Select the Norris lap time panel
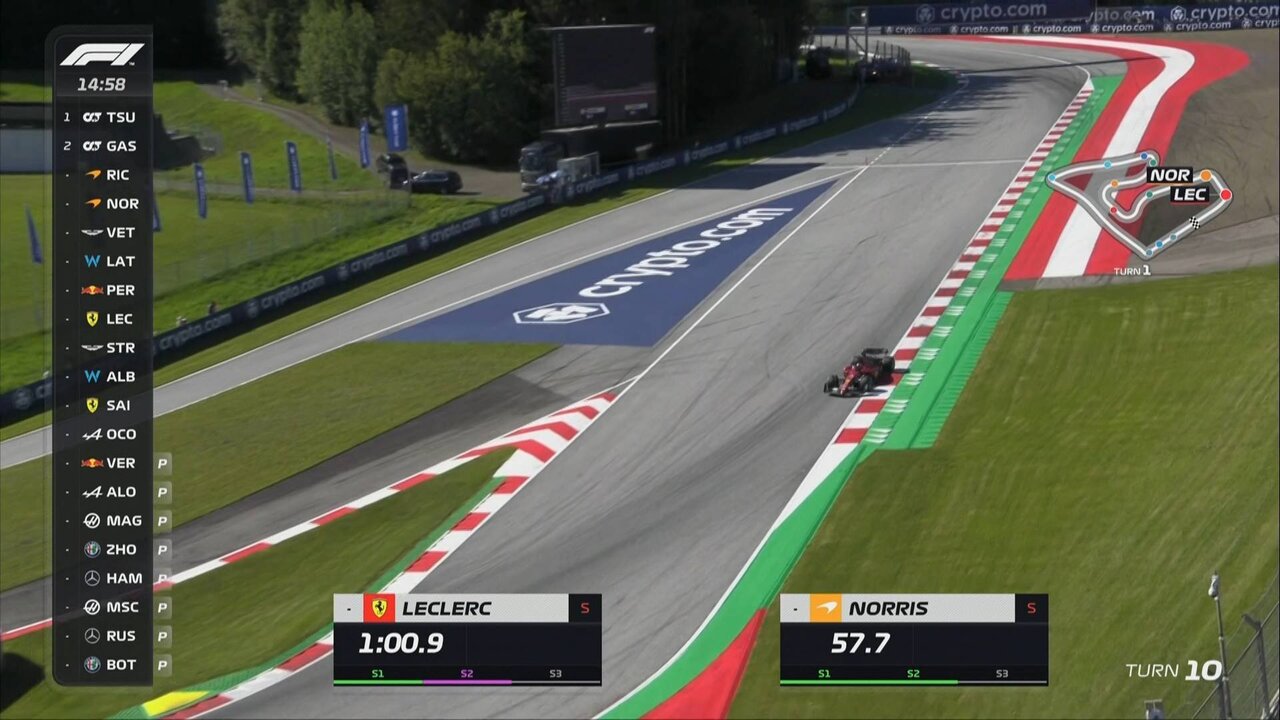This screenshot has width=1280, height=720. point(913,639)
